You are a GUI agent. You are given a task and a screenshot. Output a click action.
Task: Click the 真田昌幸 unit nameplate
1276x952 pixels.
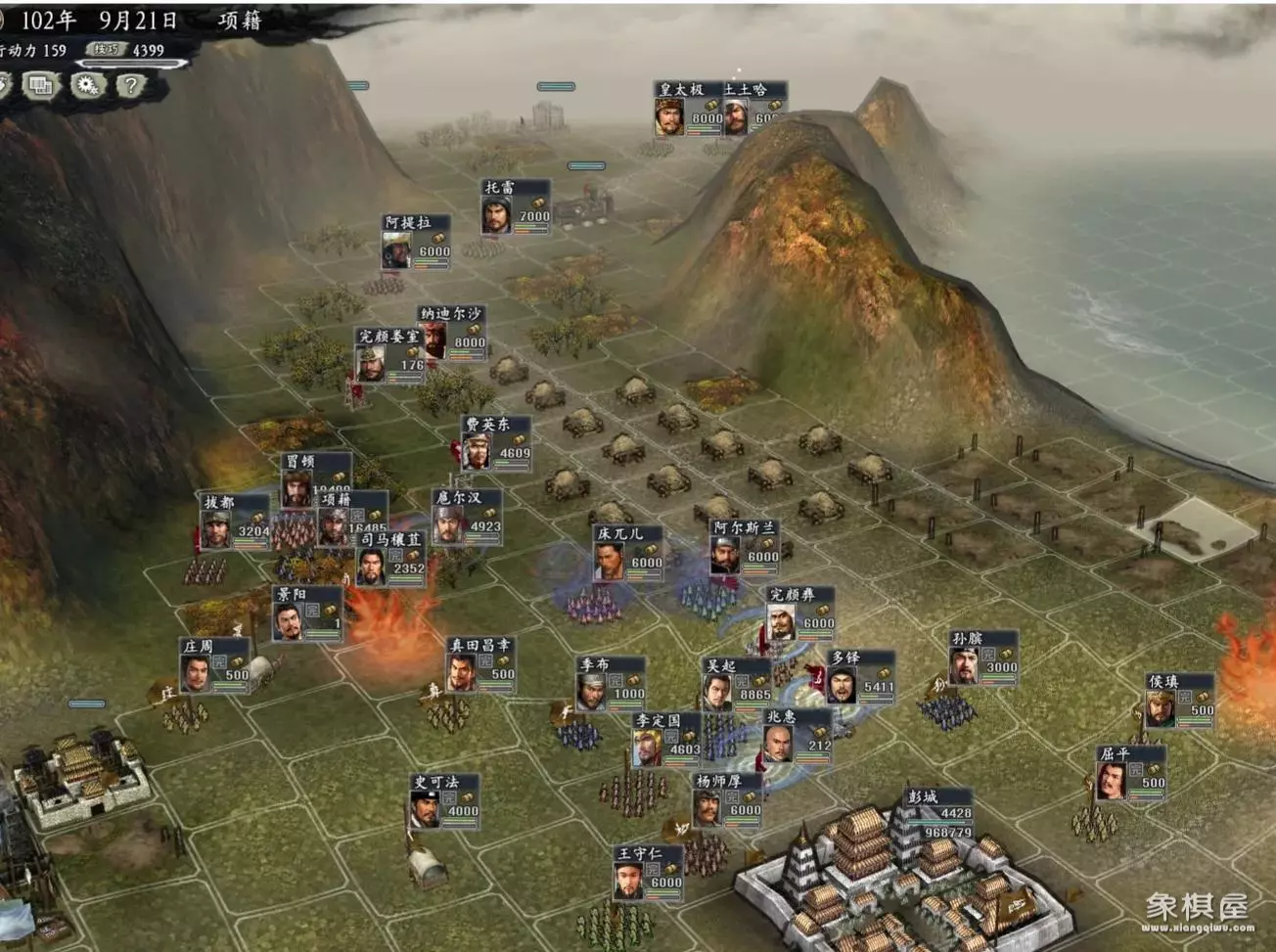[x=480, y=664]
